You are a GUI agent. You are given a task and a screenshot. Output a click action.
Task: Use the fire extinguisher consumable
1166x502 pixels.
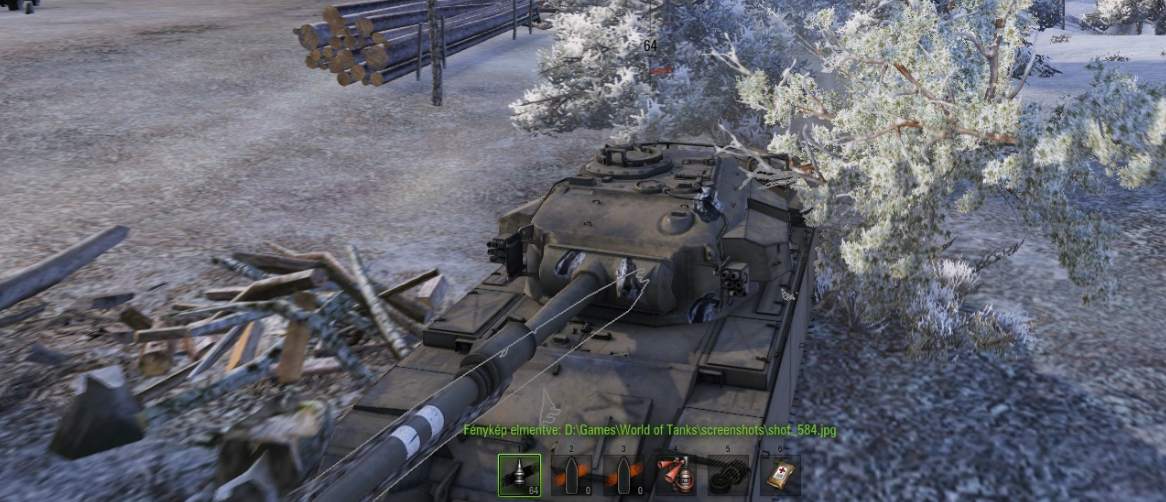[x=675, y=475]
